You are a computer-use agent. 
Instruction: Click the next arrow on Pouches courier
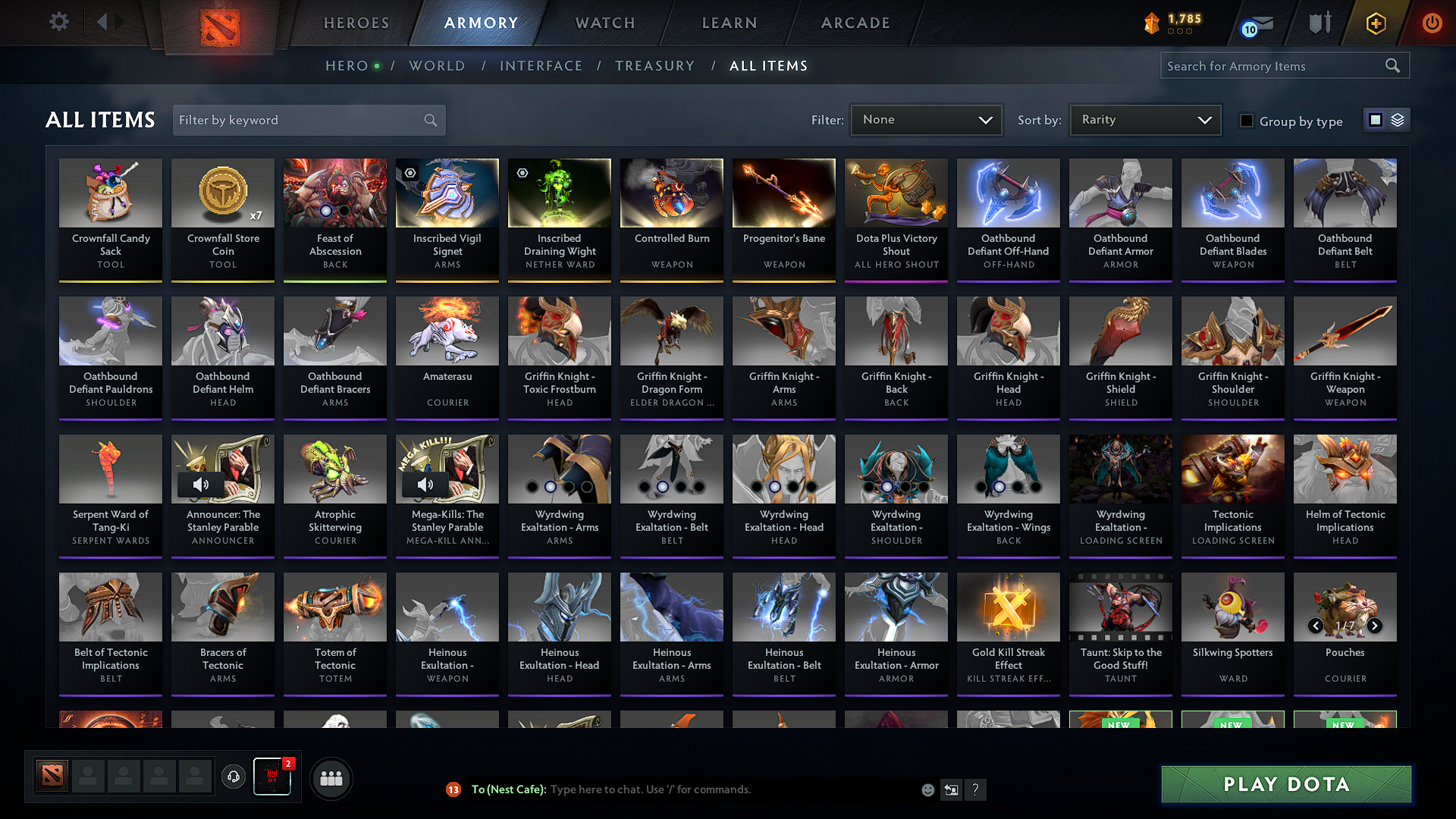1374,626
